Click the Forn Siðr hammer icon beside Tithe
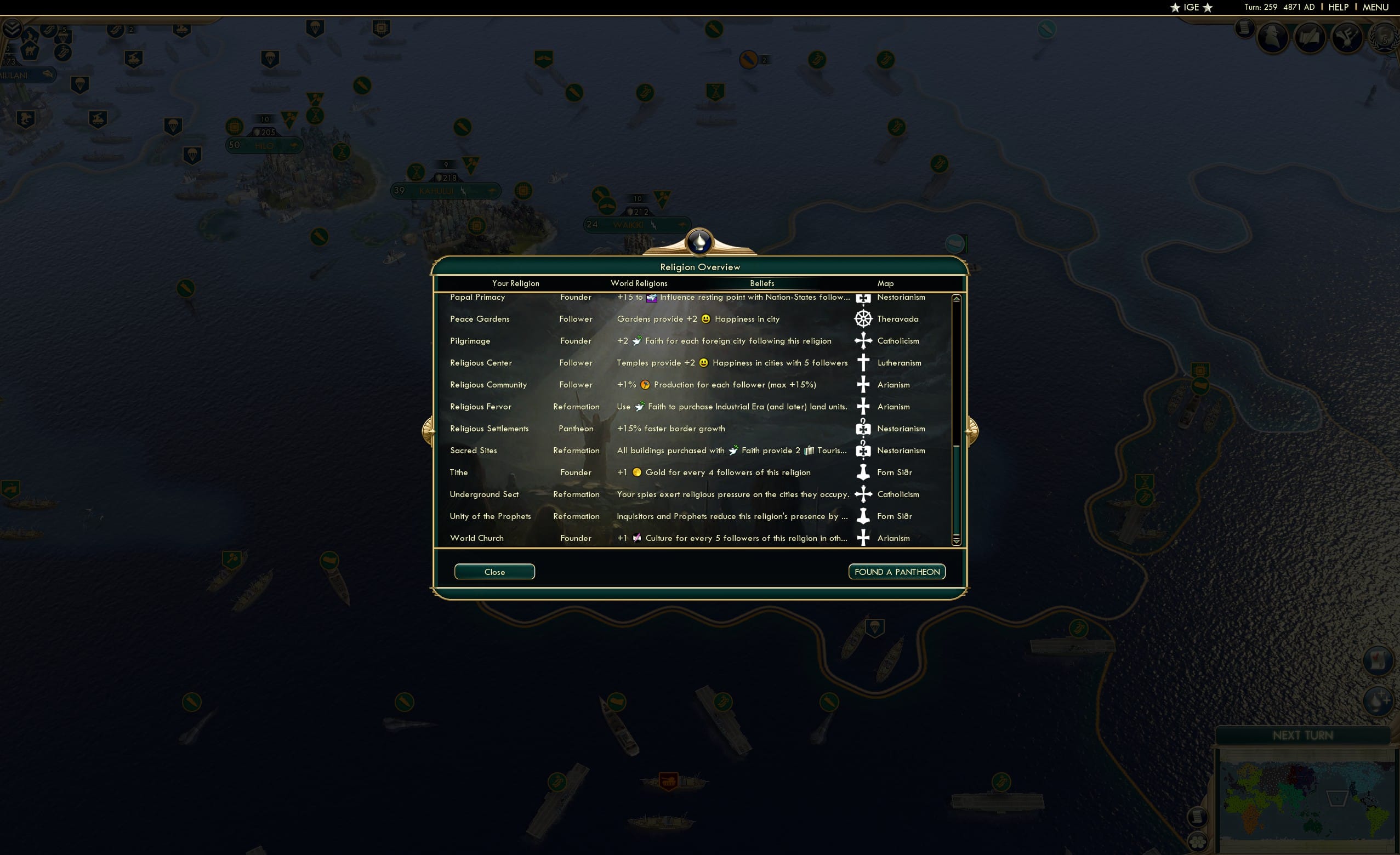1400x855 pixels. coord(864,472)
